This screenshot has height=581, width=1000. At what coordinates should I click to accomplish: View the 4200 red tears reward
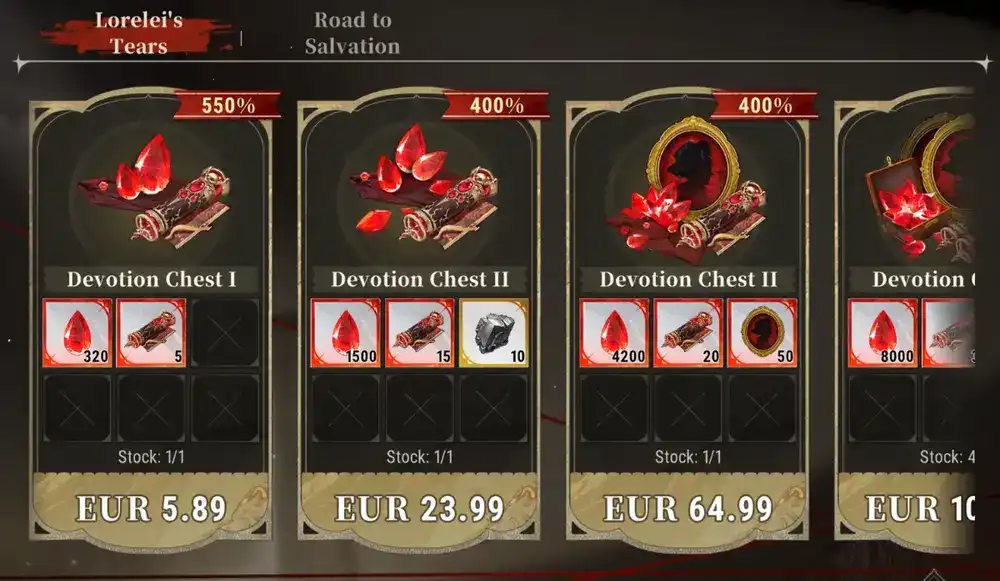[x=614, y=332]
